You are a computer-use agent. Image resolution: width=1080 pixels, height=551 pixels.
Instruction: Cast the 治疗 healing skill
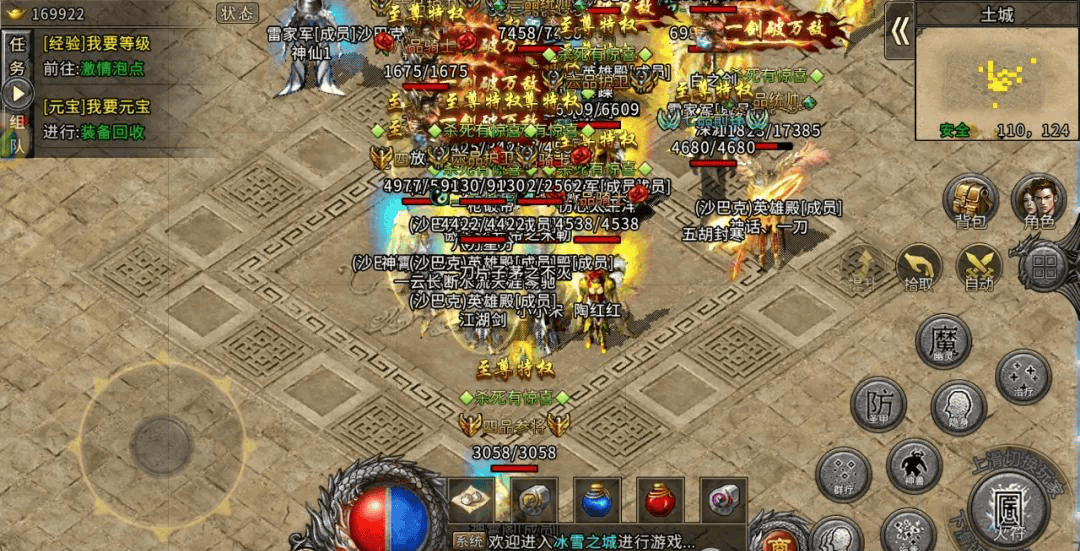[x=1022, y=377]
